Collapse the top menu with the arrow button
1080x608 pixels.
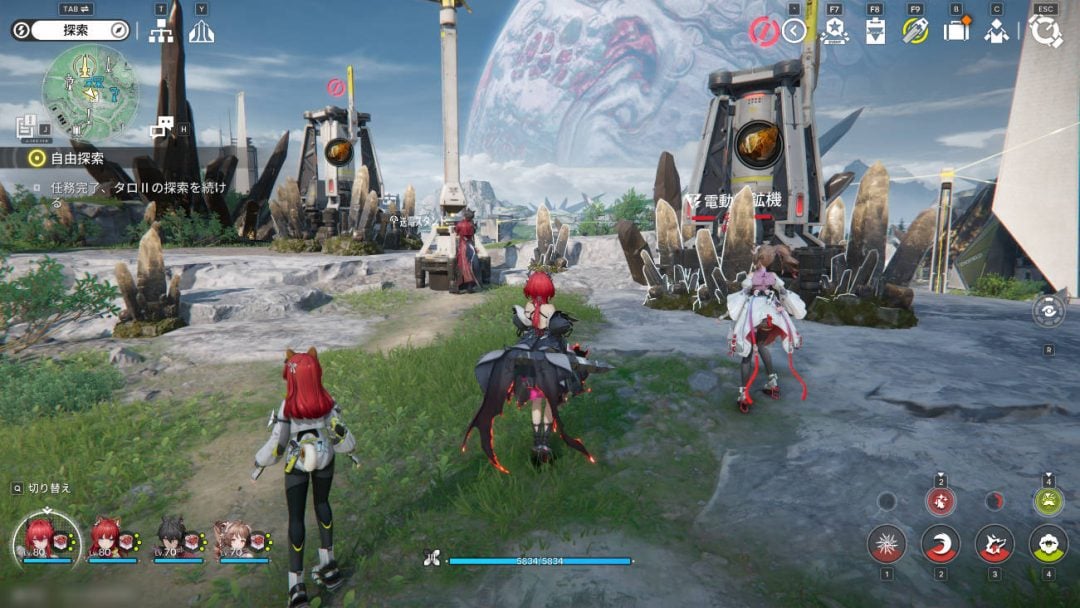[x=794, y=31]
